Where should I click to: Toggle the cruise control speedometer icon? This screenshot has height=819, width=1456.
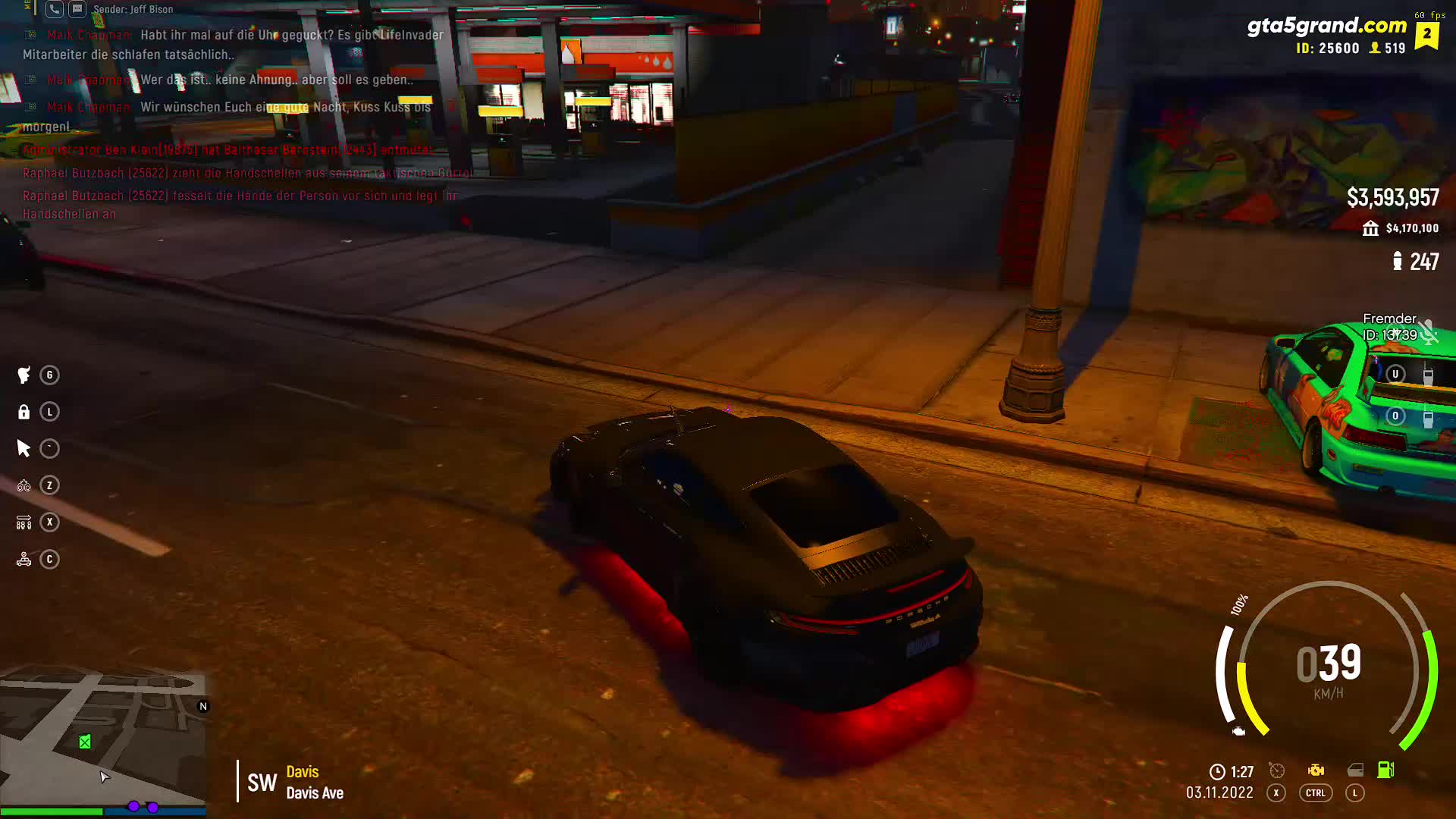click(1277, 771)
